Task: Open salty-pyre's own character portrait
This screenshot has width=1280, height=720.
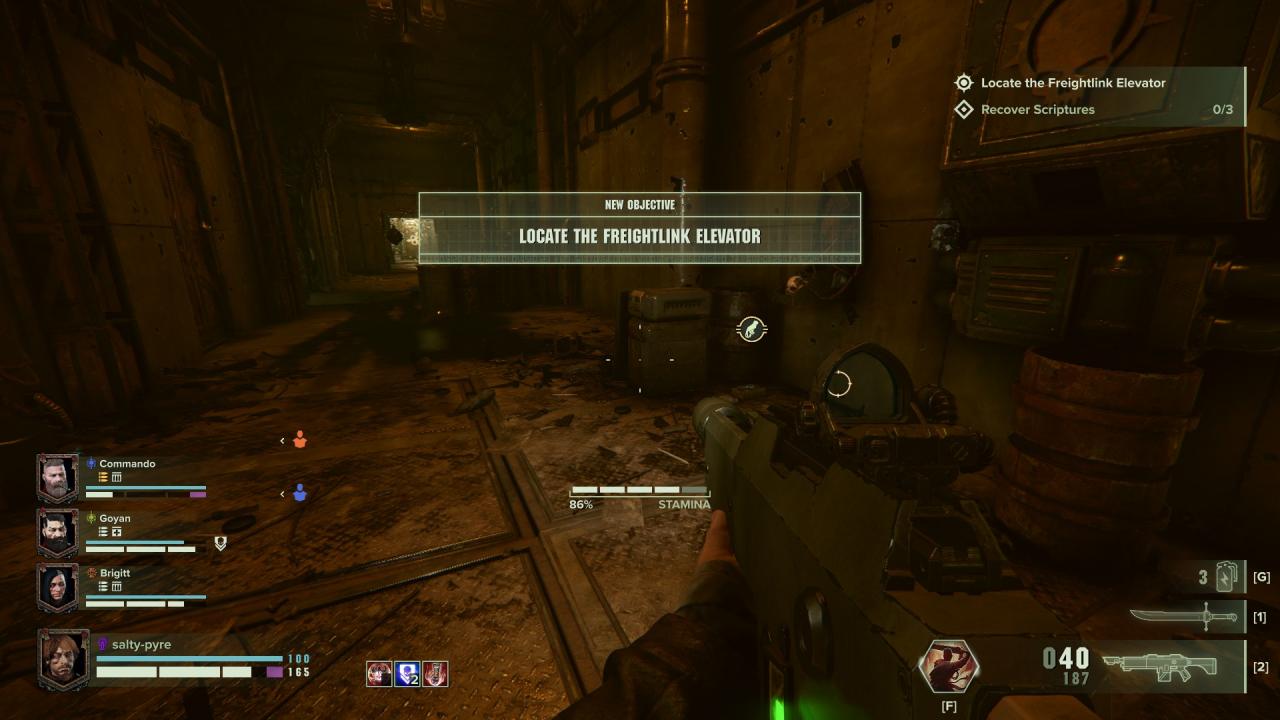Action: pos(63,659)
